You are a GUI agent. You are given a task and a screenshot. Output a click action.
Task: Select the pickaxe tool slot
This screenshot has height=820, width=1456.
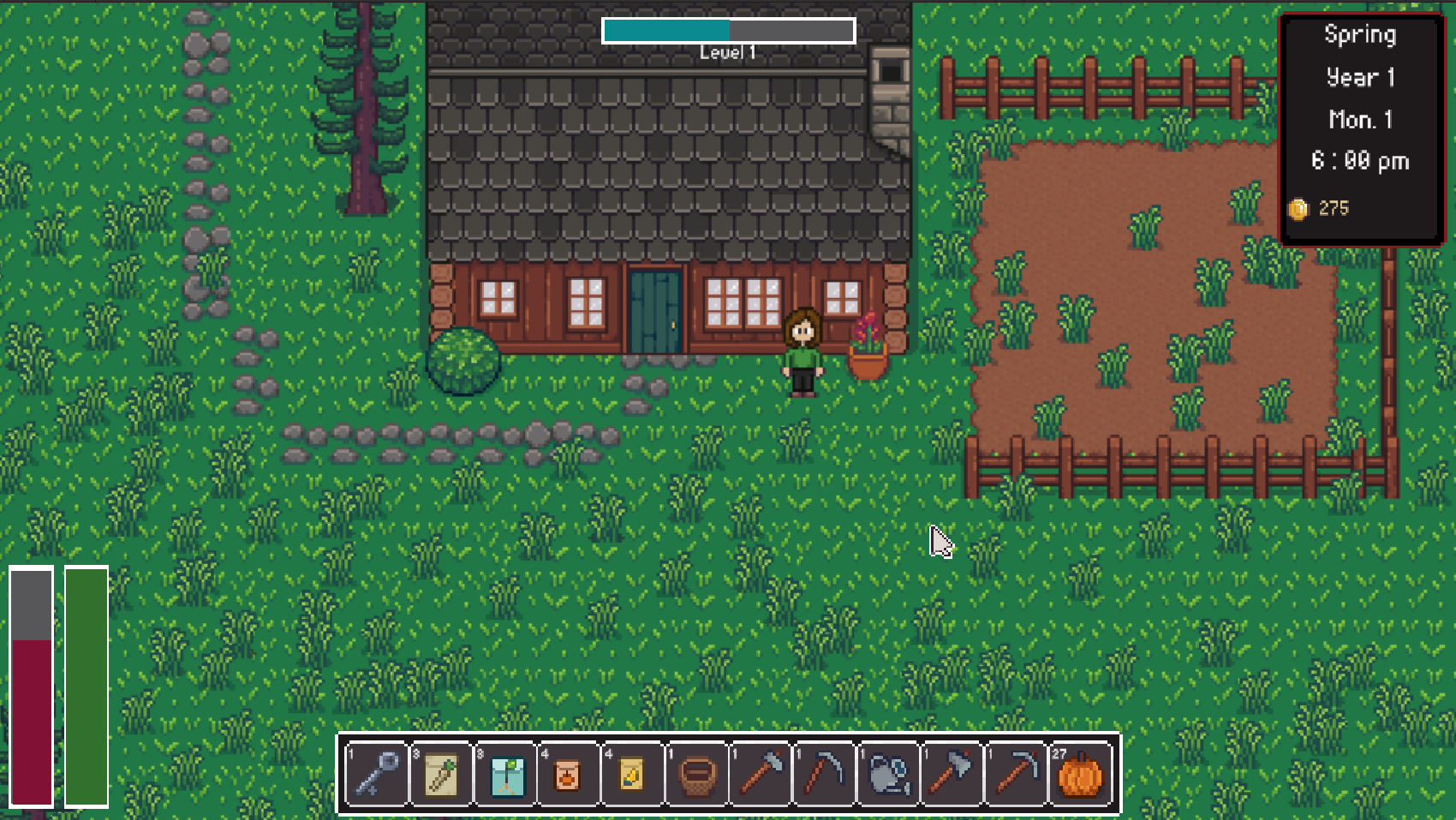[1017, 775]
